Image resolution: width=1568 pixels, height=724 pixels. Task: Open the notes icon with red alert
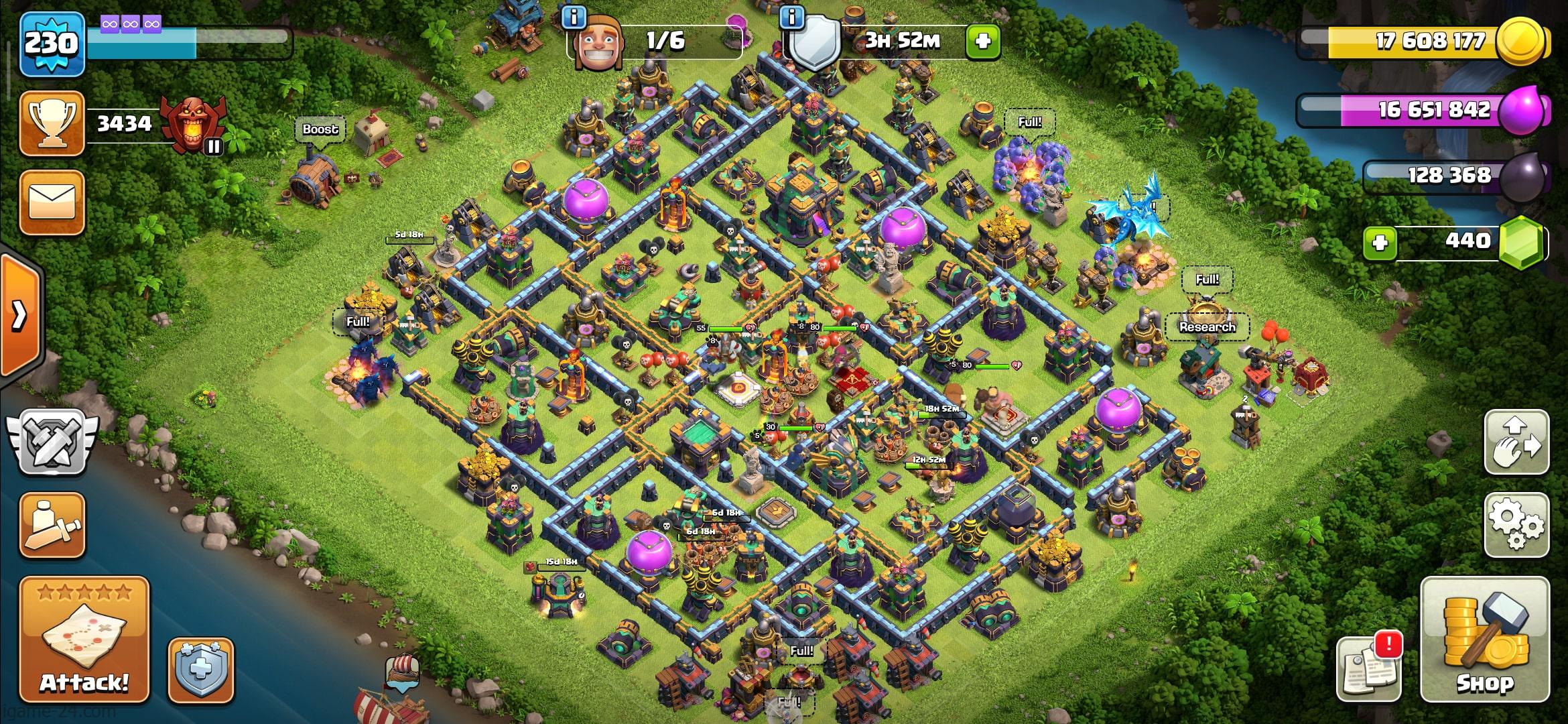point(1369,668)
